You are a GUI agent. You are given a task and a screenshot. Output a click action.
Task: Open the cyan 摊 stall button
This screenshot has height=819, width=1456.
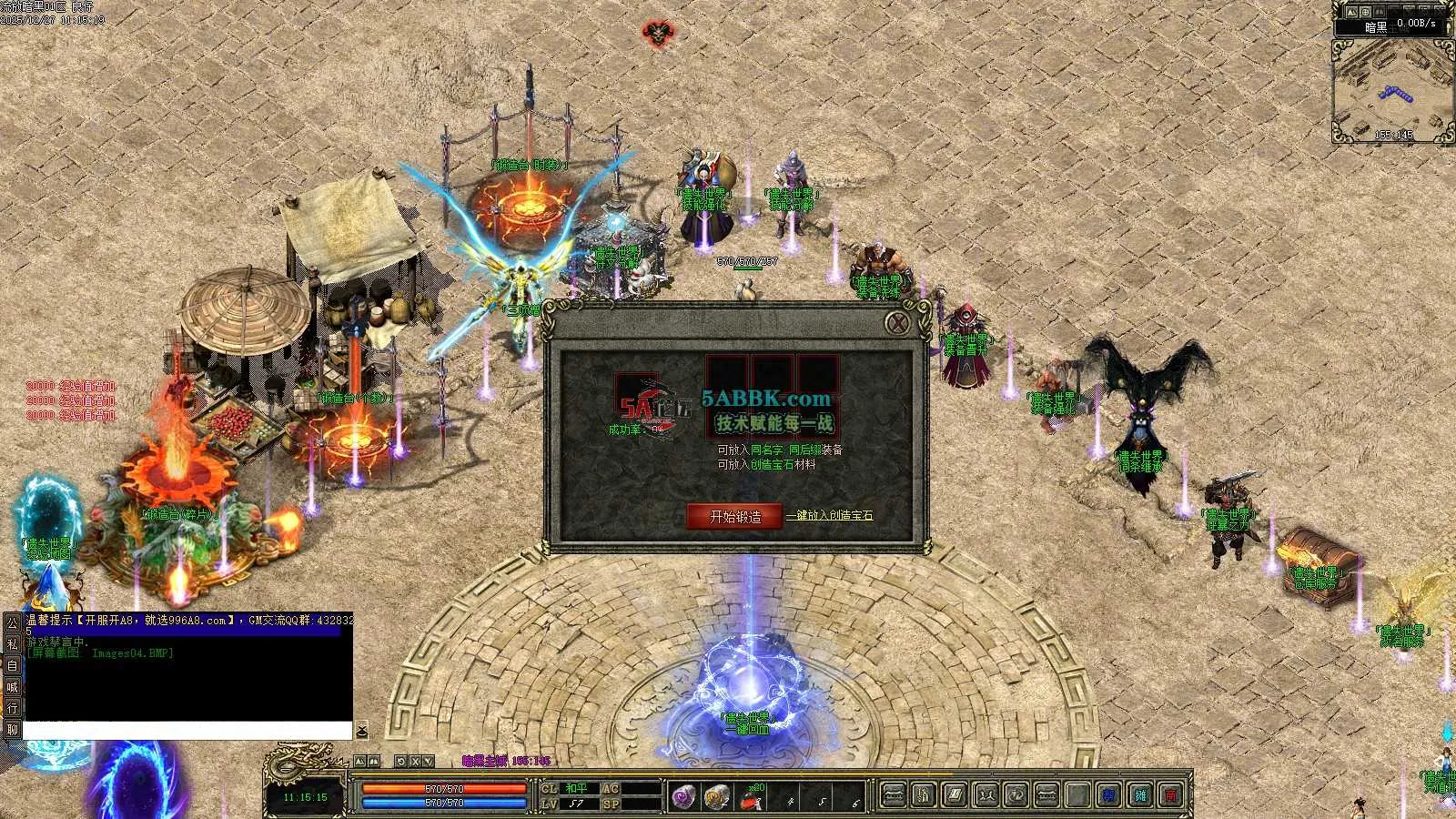(1140, 795)
